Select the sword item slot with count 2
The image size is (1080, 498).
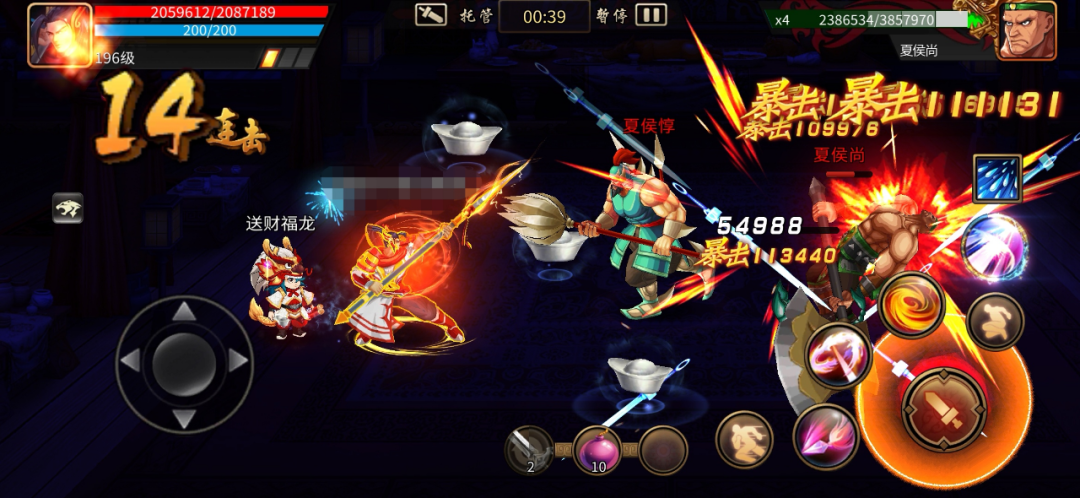[x=529, y=450]
